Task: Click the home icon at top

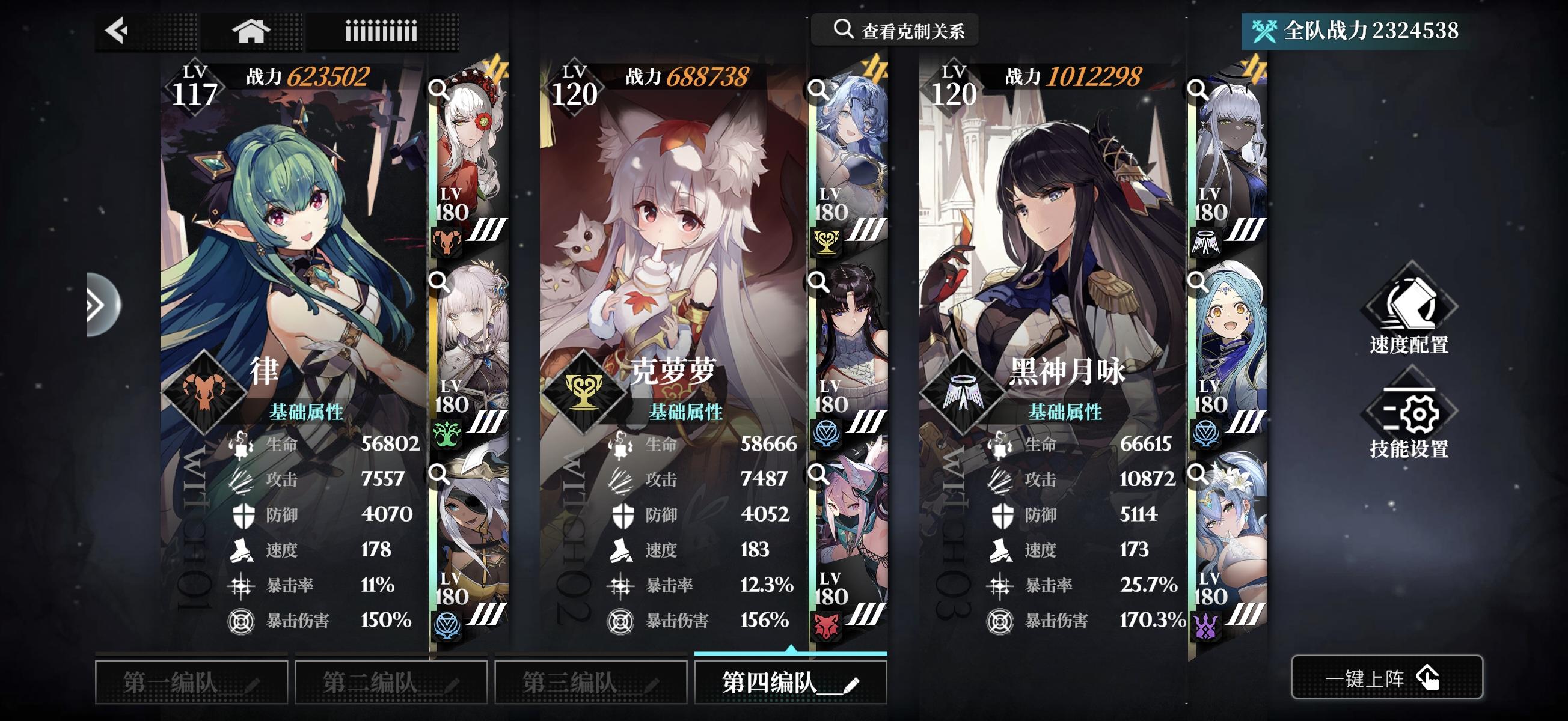Action: tap(250, 29)
